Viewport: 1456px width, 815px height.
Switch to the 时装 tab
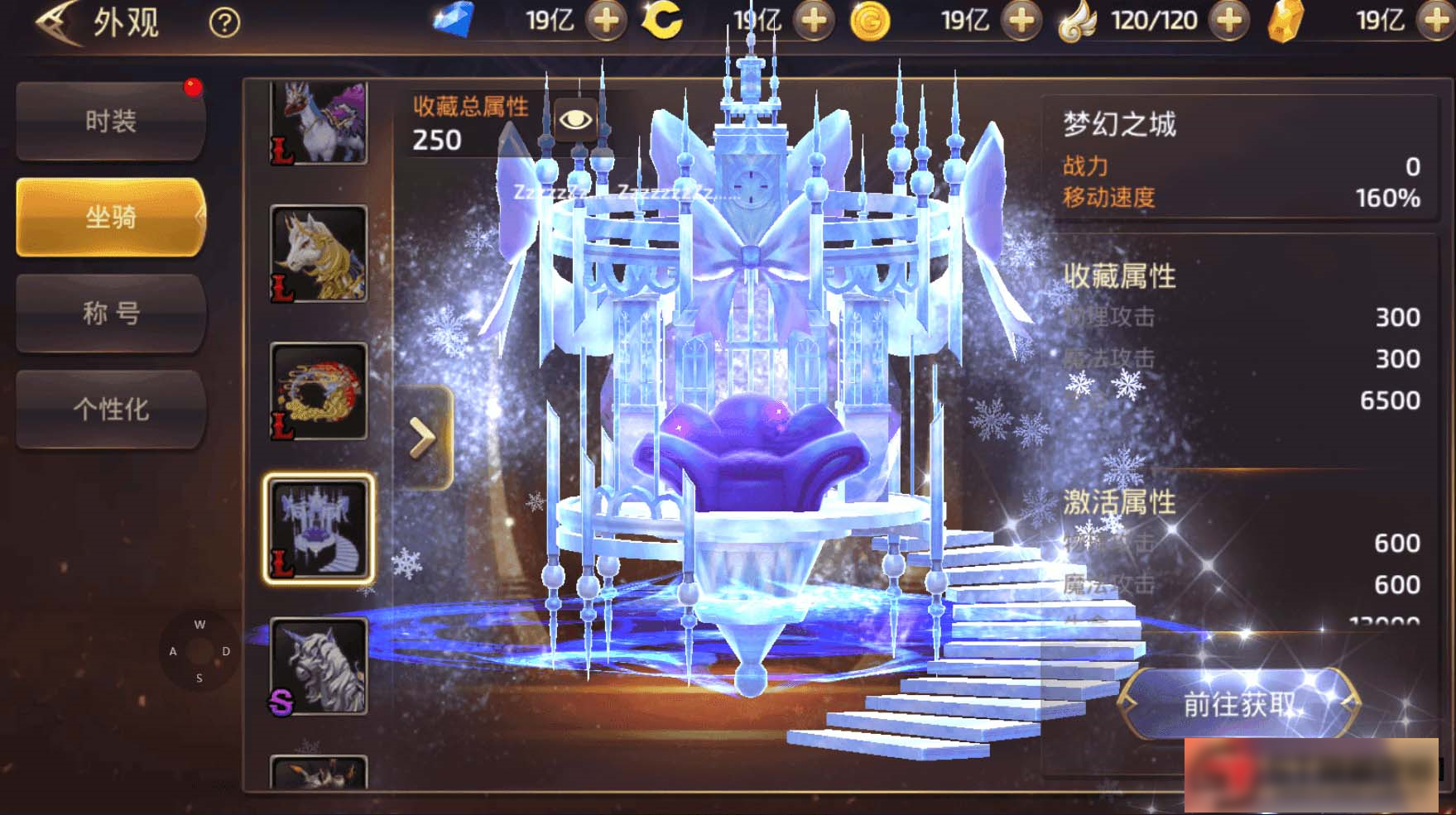click(109, 120)
